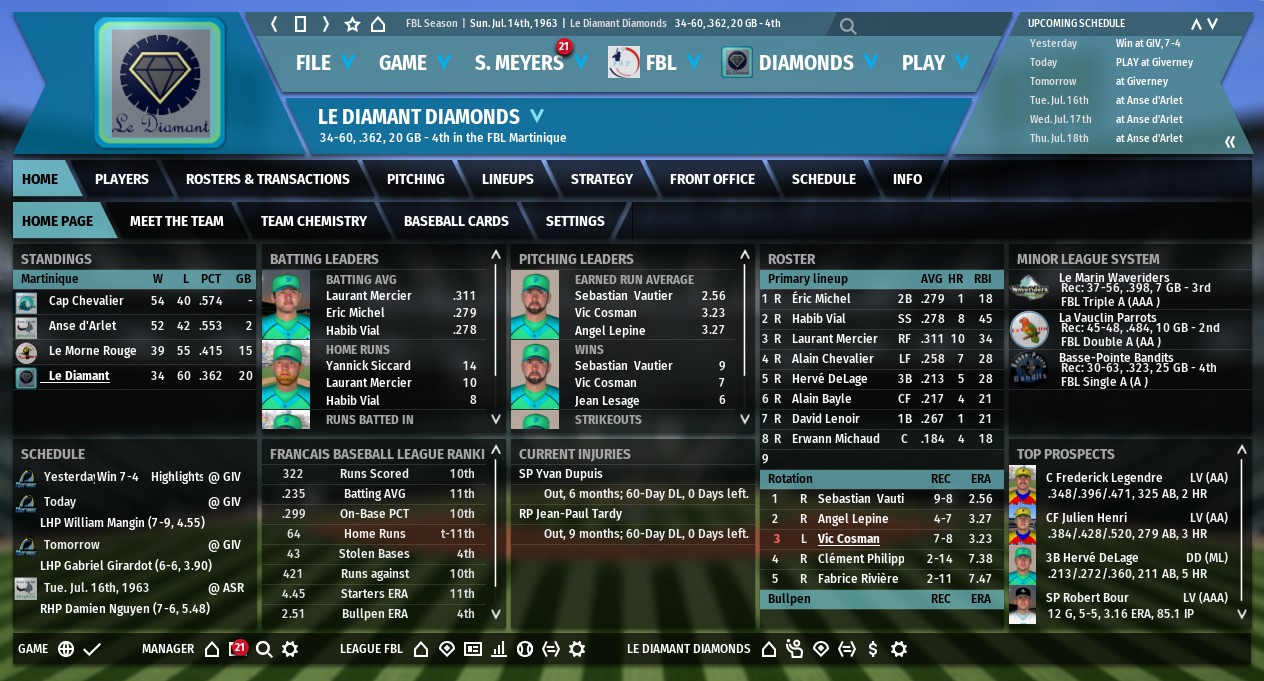Image resolution: width=1264 pixels, height=681 pixels.
Task: View the BASEBALL CARDS subtab
Action: pos(456,221)
